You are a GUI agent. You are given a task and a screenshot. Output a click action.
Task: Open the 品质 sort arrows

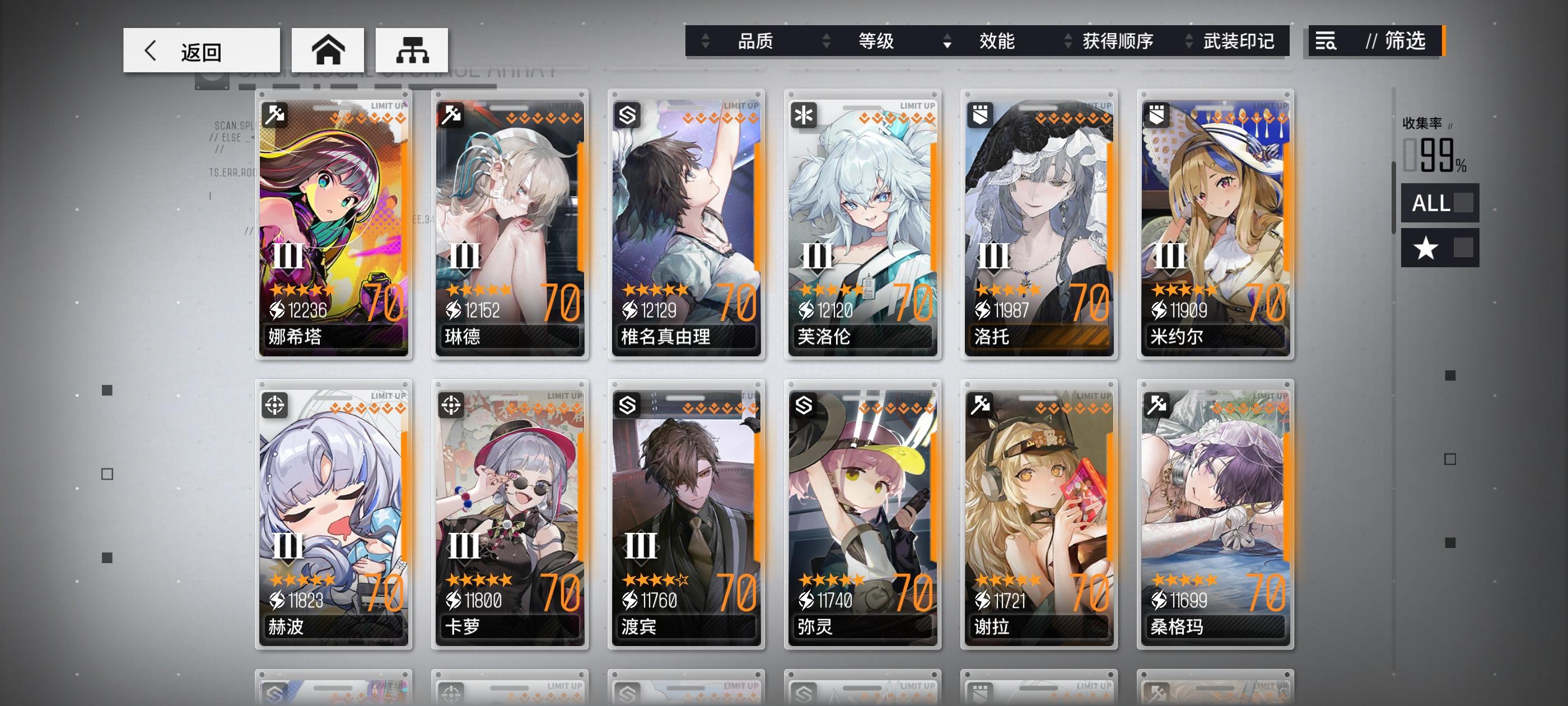tap(706, 41)
